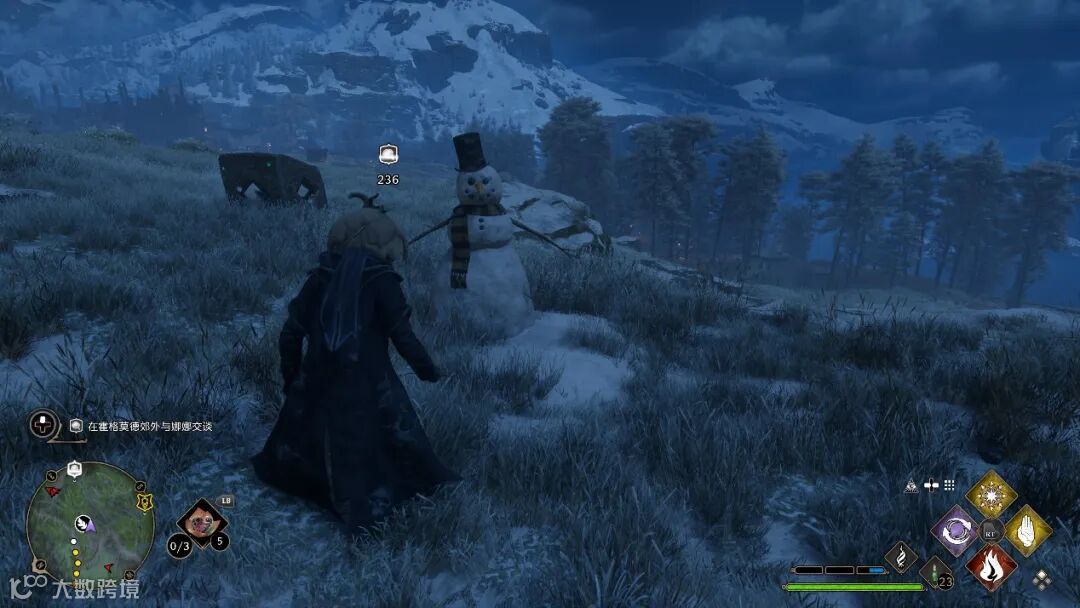Activate the yellow open-hand spell
This screenshot has width=1080, height=608.
tap(1026, 531)
